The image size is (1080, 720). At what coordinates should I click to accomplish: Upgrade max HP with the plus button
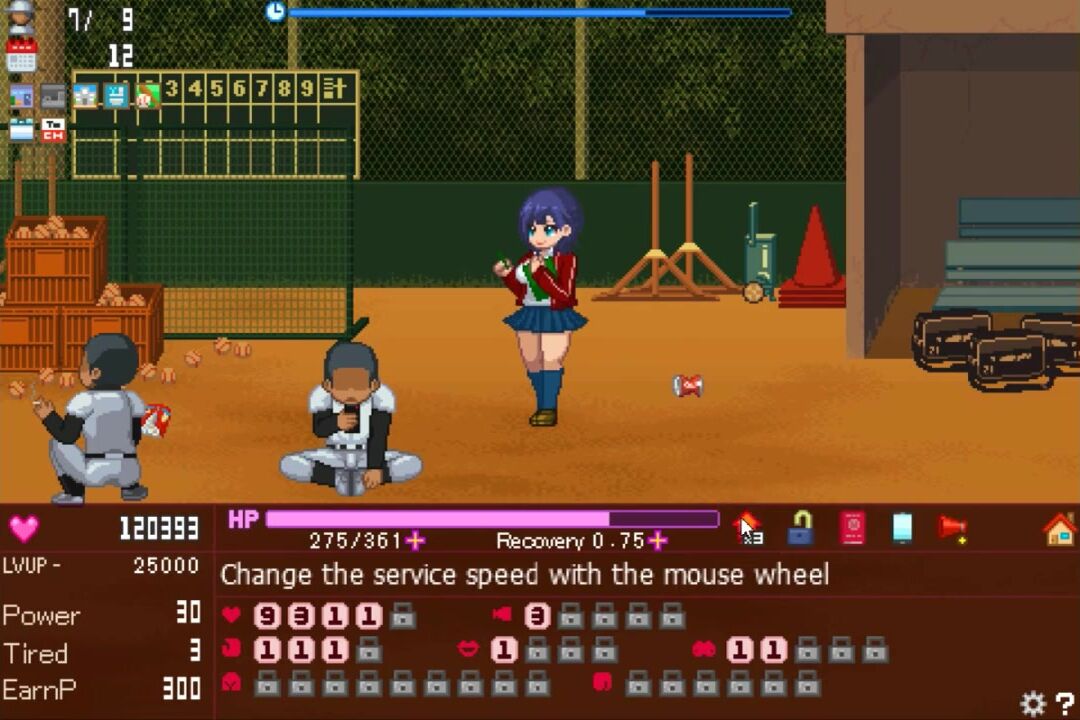coord(415,541)
